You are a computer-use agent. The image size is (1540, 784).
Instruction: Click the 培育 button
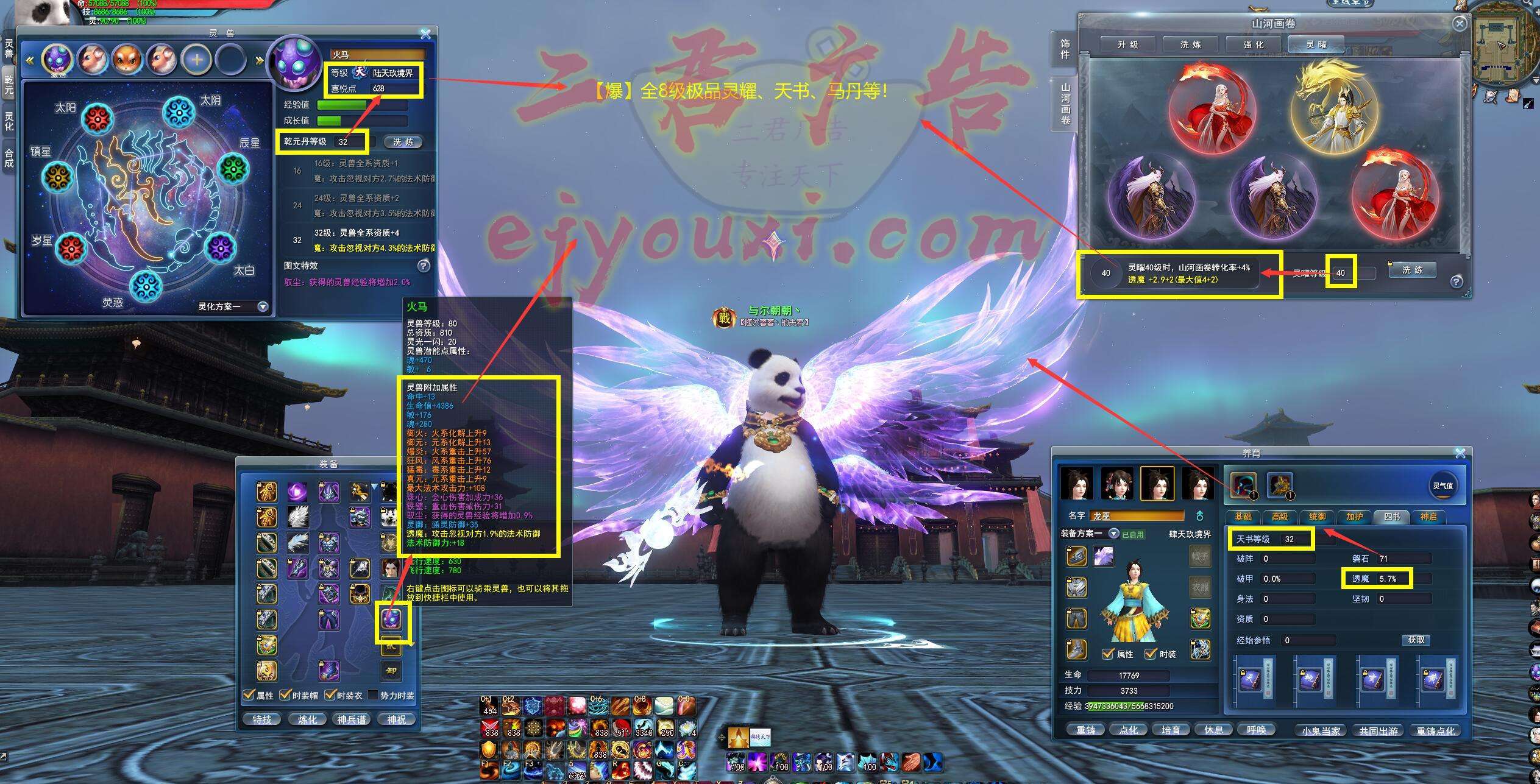pyautogui.click(x=1171, y=730)
